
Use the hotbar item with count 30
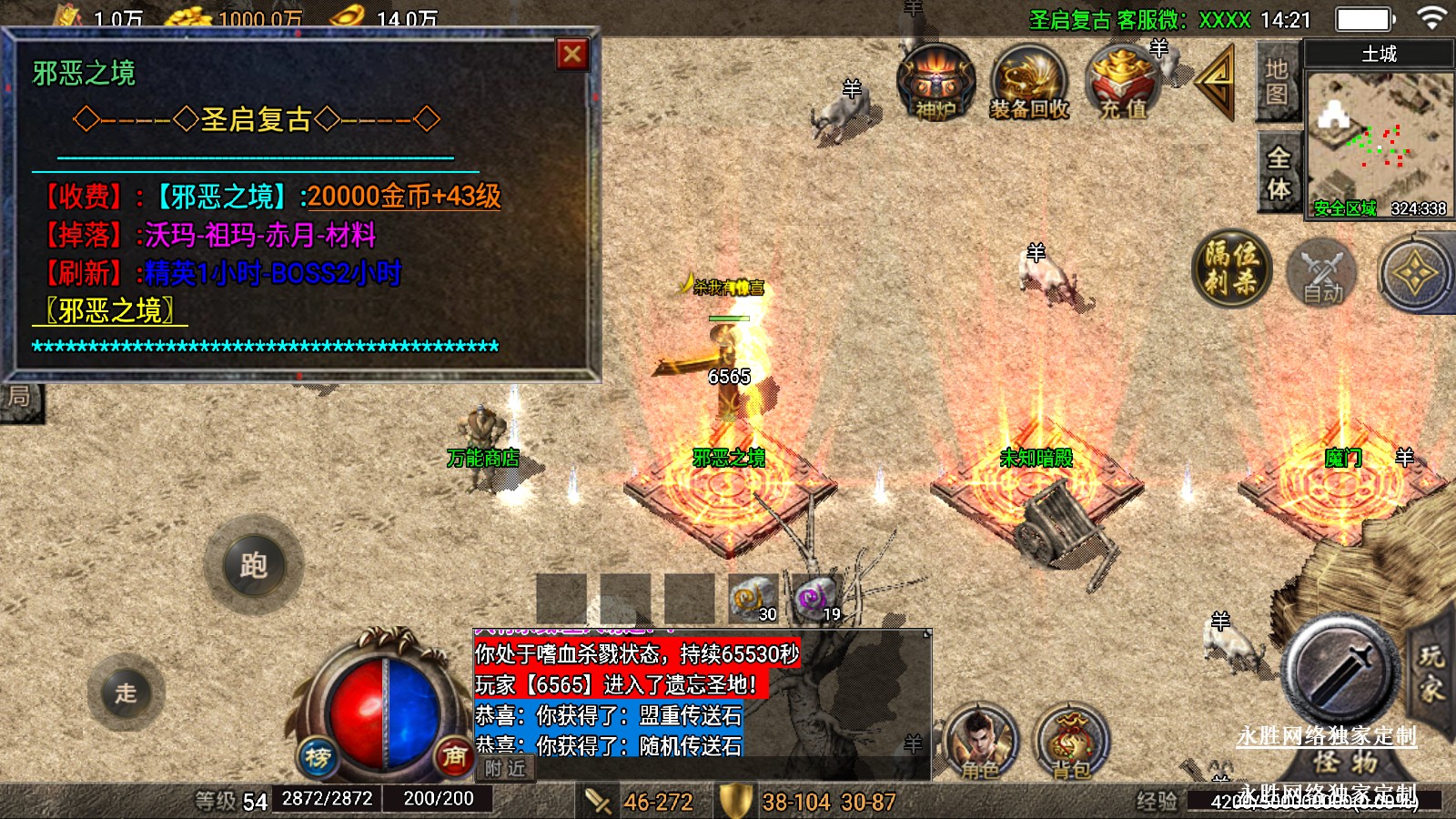(753, 599)
